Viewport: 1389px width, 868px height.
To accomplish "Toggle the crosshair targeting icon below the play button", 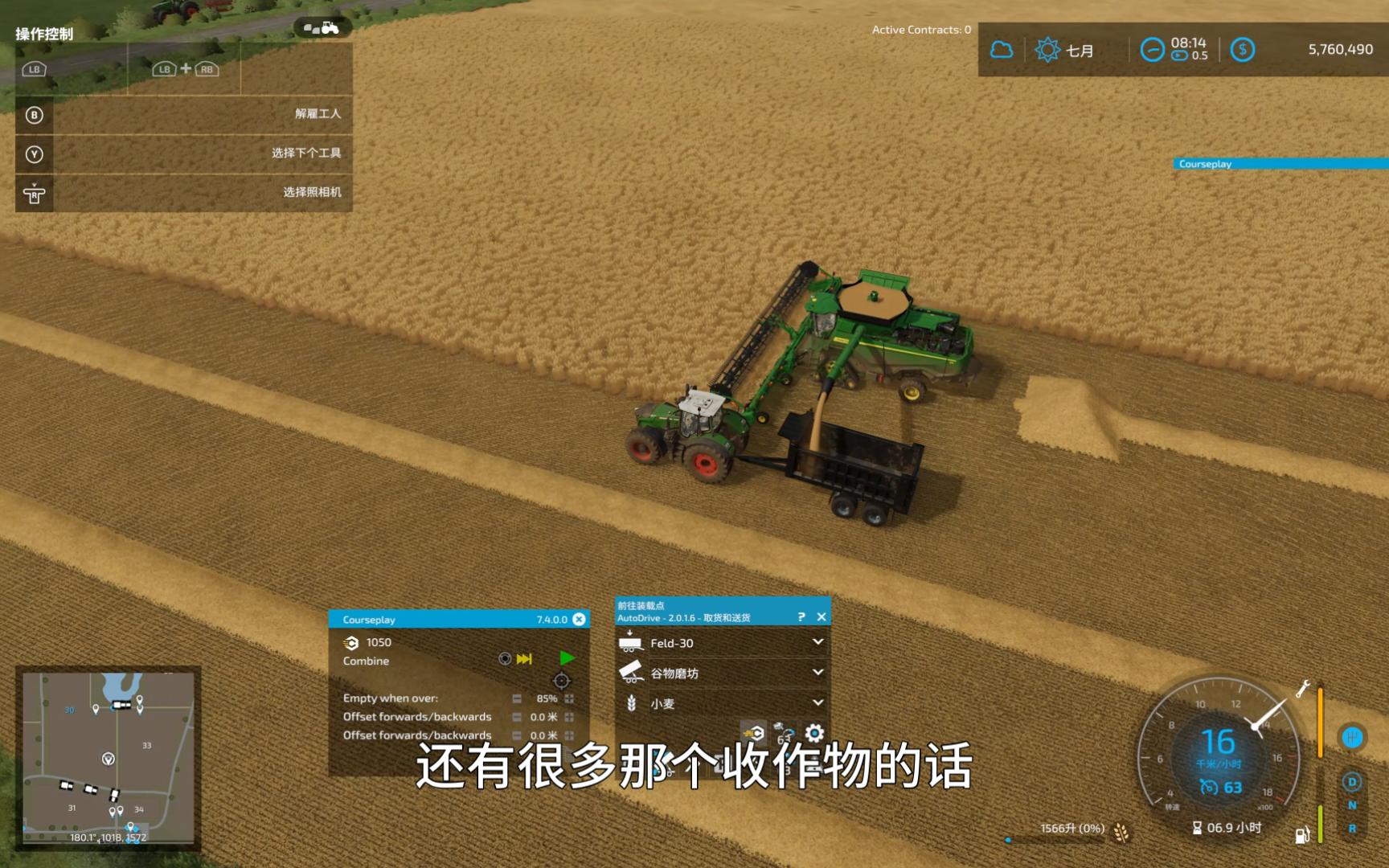I will (x=560, y=682).
